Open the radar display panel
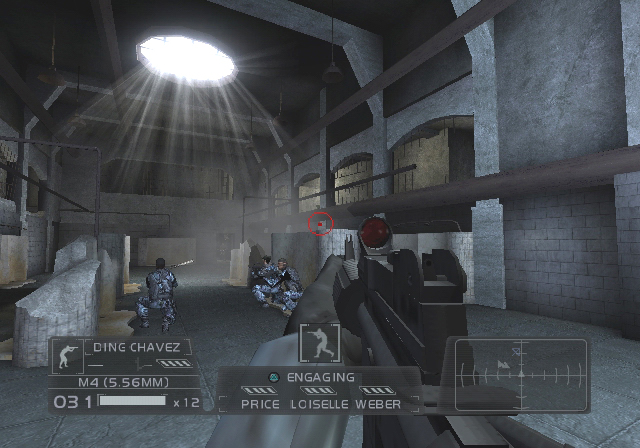 (521, 375)
